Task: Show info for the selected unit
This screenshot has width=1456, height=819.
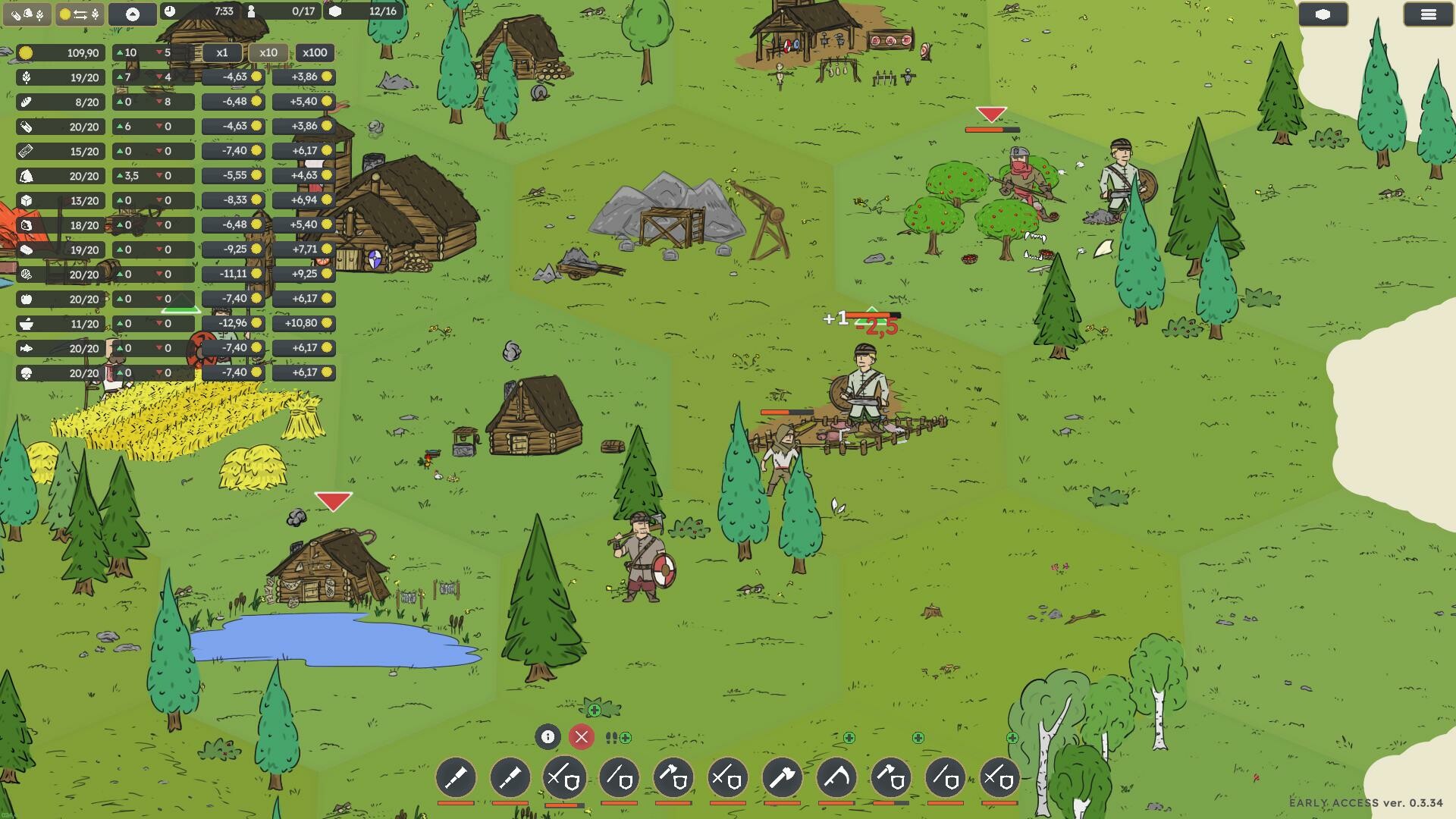Action: click(548, 736)
